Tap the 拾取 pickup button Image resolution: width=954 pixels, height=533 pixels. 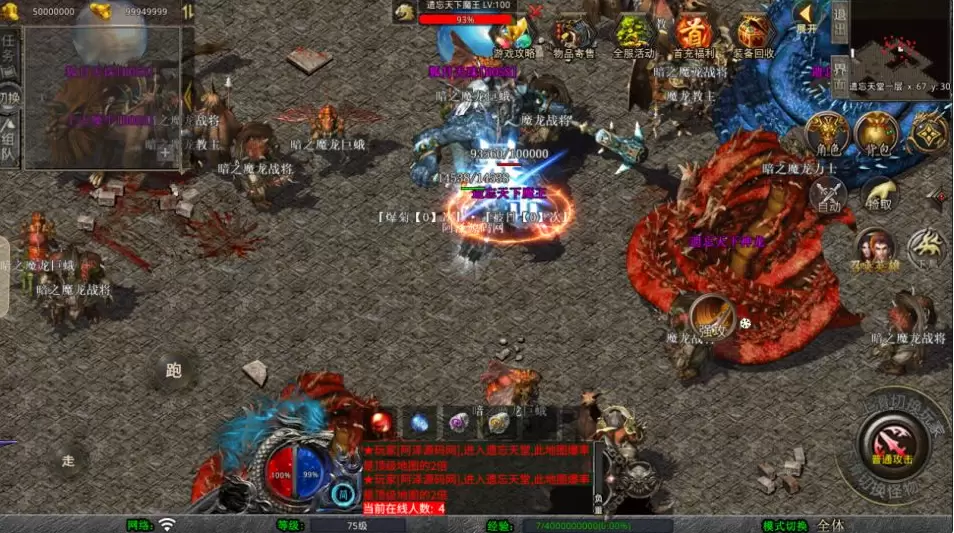(x=879, y=193)
